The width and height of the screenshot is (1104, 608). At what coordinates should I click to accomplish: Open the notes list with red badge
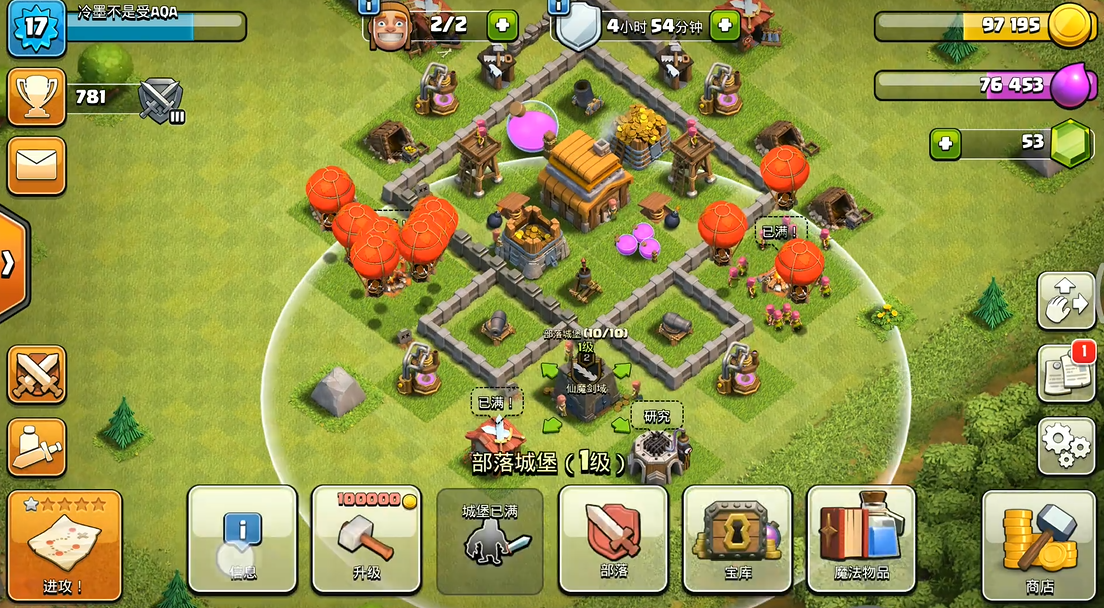point(1066,374)
